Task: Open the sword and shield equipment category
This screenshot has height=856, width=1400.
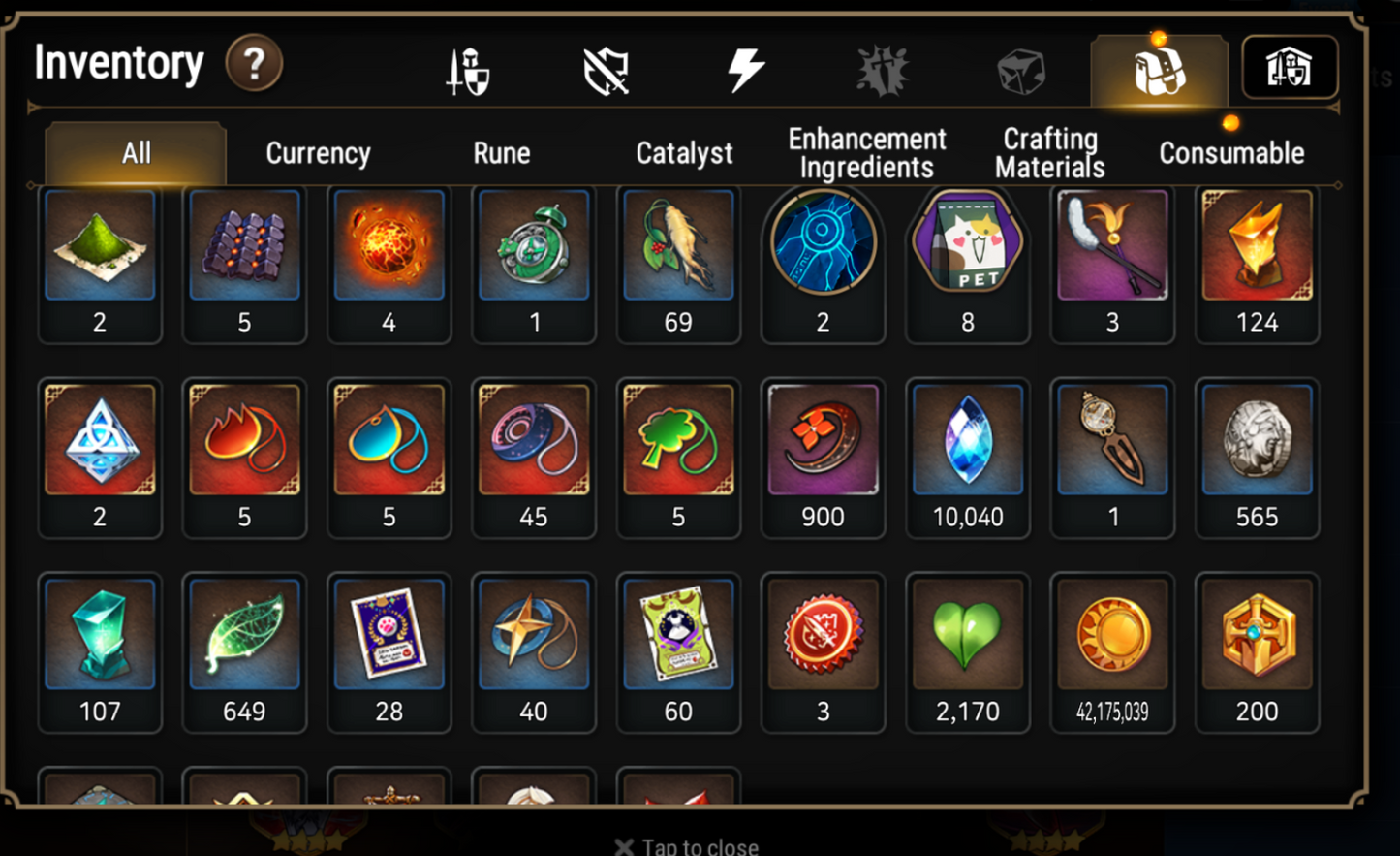Action: (x=468, y=72)
